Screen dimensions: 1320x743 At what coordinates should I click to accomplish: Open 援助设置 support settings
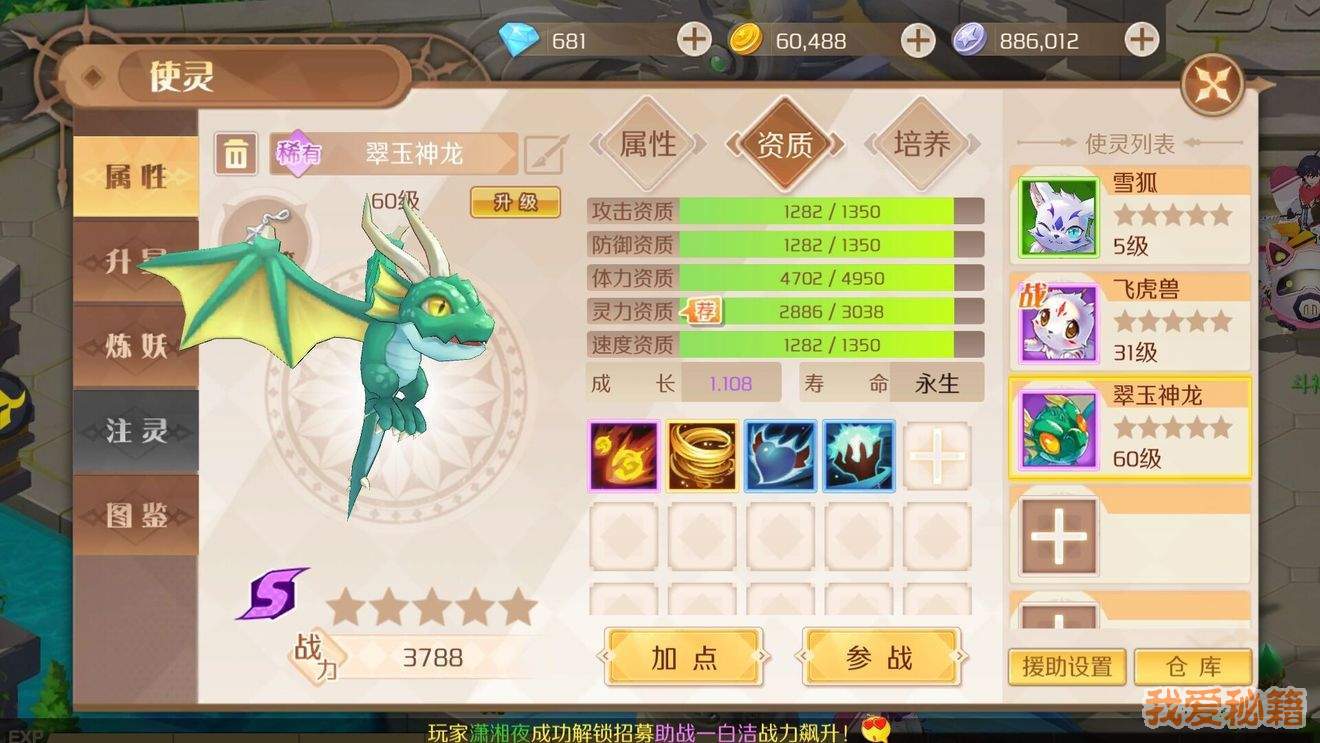pos(1067,667)
